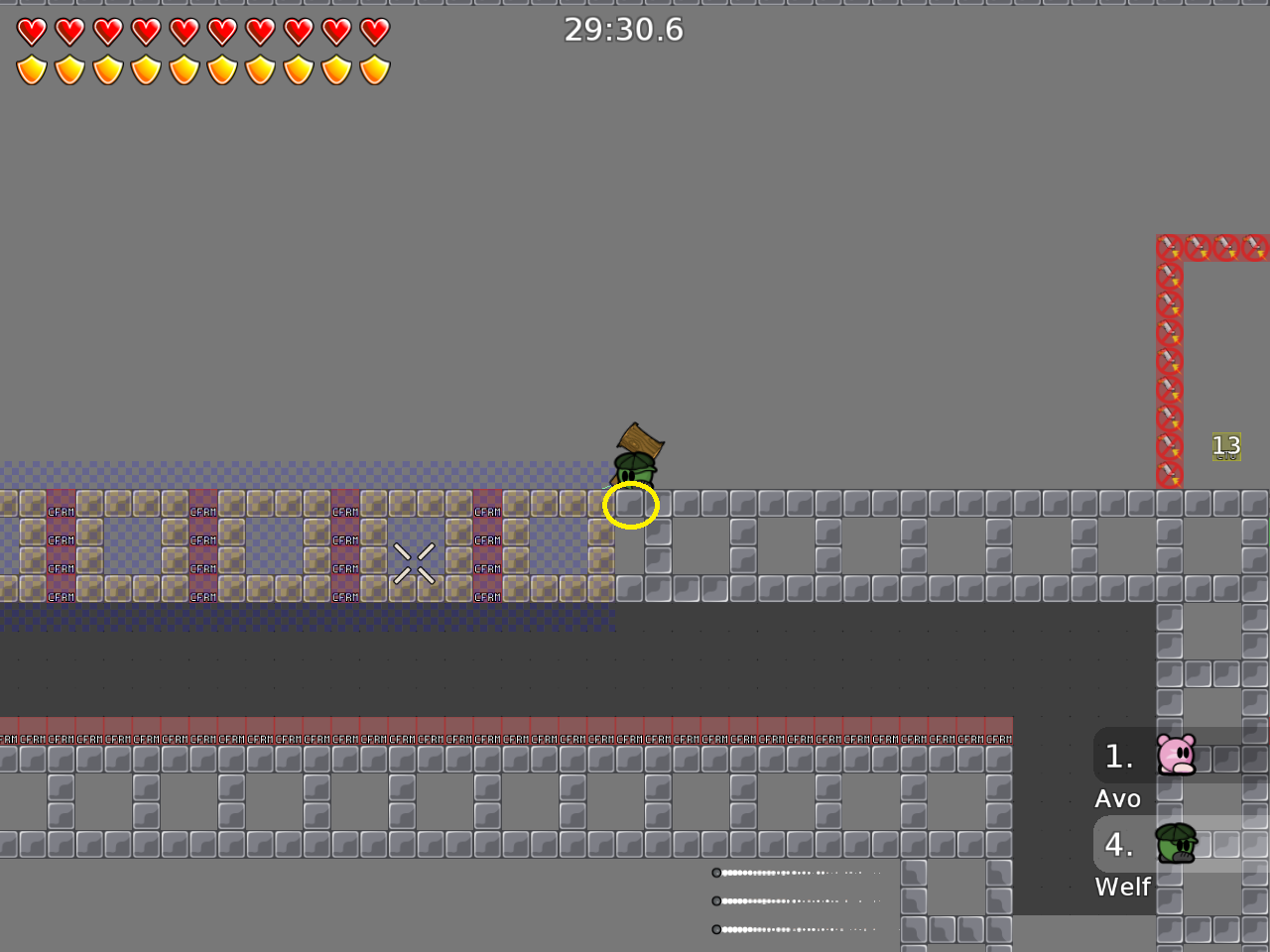Click the player name Avo
The image size is (1270, 952).
1119,798
